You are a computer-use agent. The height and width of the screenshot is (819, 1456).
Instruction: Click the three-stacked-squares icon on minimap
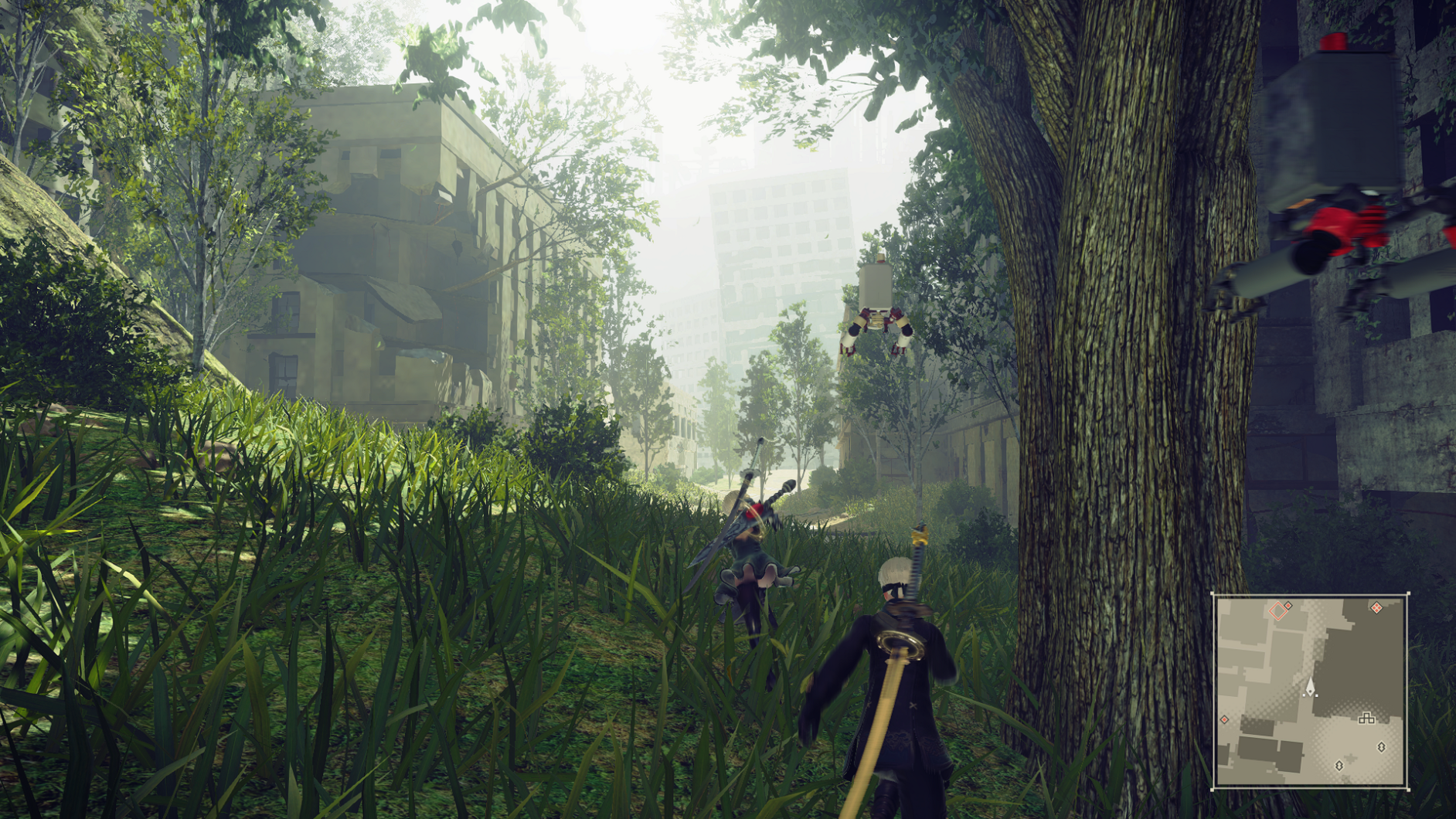click(x=1366, y=719)
